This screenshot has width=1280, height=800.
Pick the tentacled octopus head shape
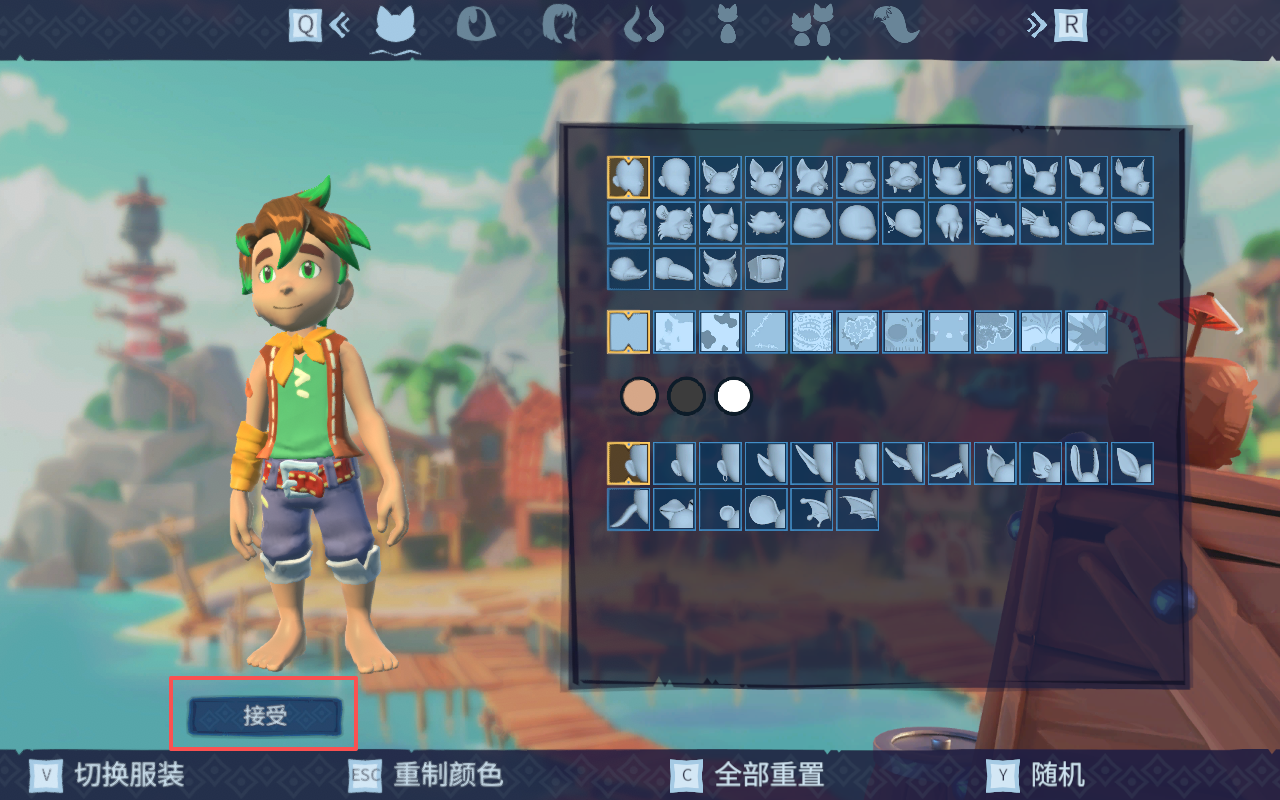coord(950,223)
